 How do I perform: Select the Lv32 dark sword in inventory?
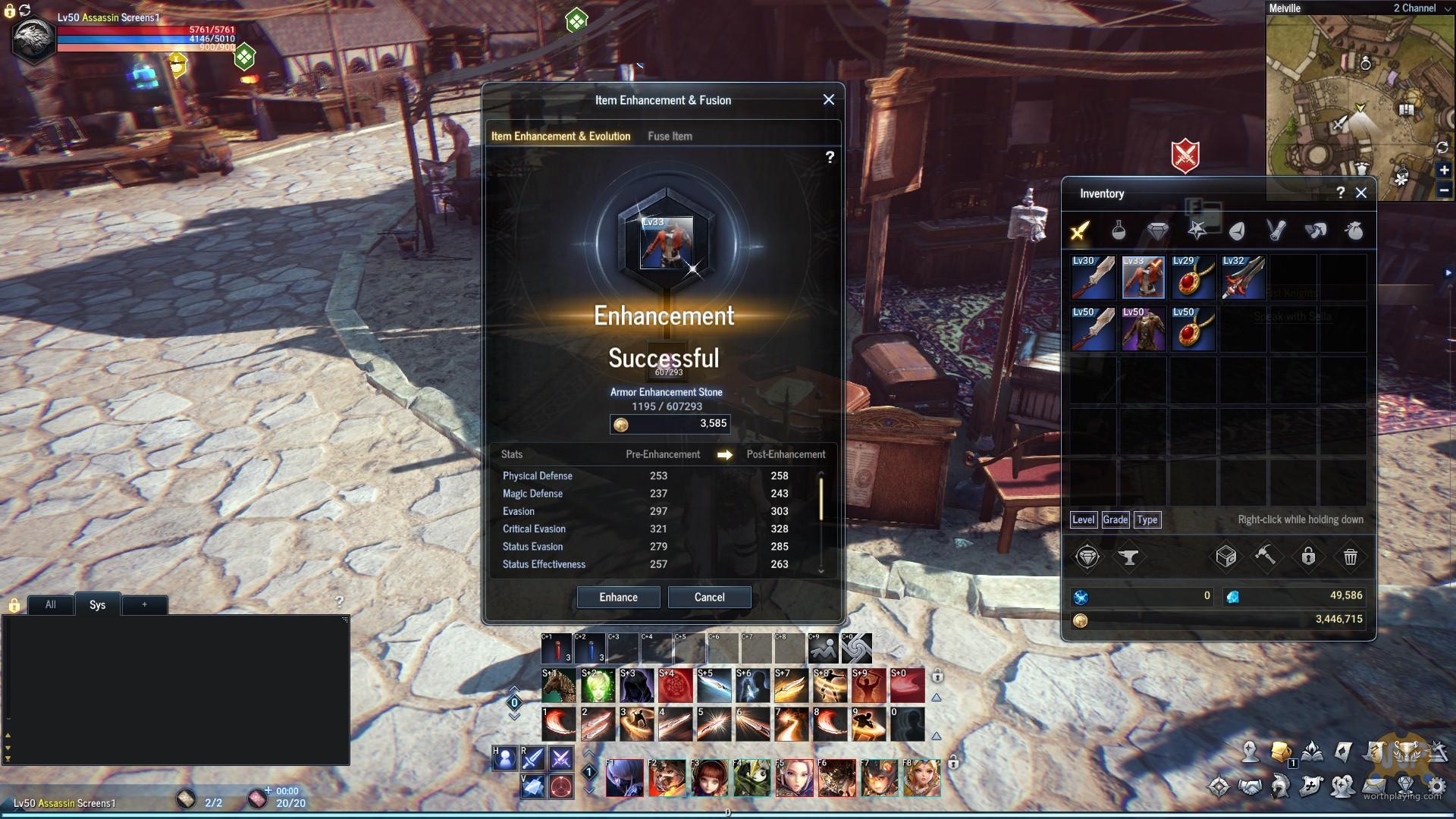click(1243, 278)
